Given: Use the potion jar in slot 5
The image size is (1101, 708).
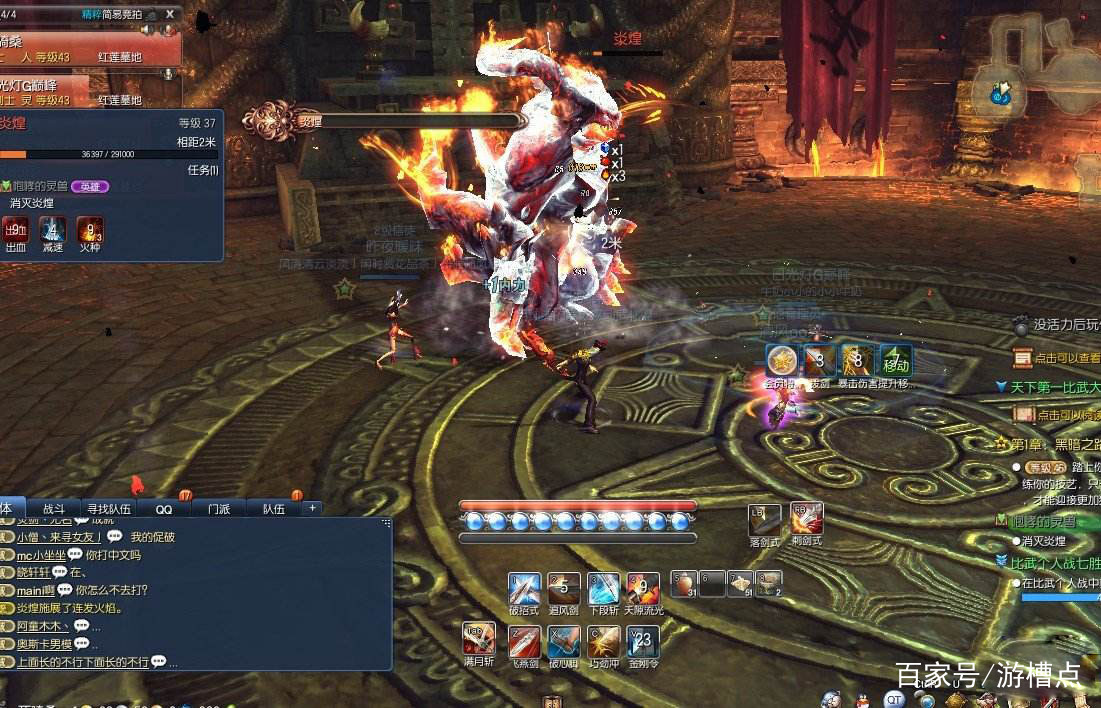Looking at the screenshot, I should pos(684,583).
